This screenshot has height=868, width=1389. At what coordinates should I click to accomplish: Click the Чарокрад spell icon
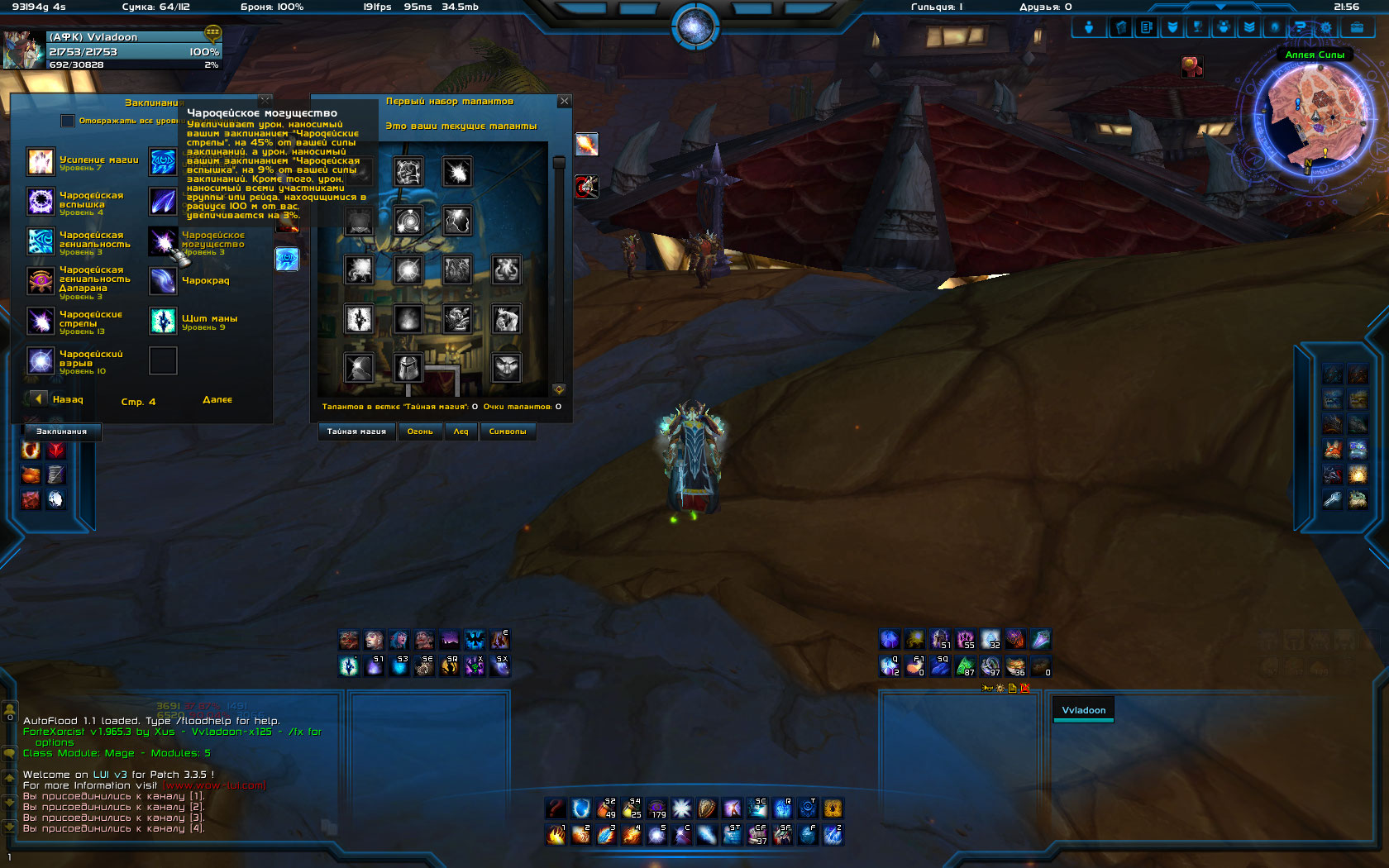tap(163, 281)
